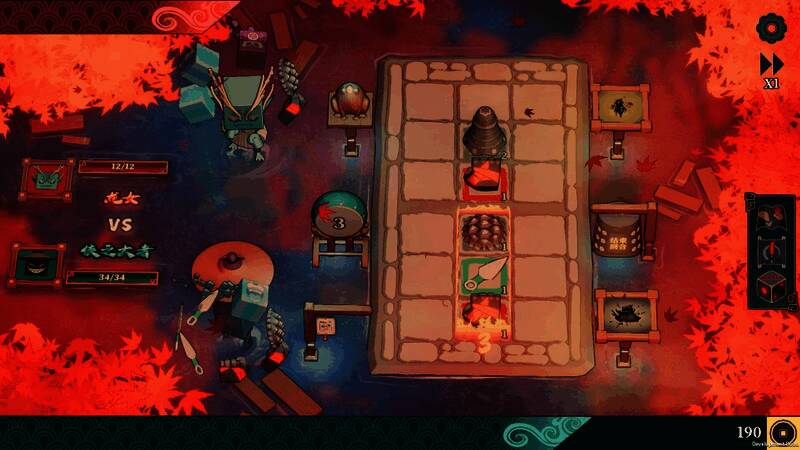The height and width of the screenshot is (450, 800).
Task: Click the red tile below the bell
Action: [482, 178]
